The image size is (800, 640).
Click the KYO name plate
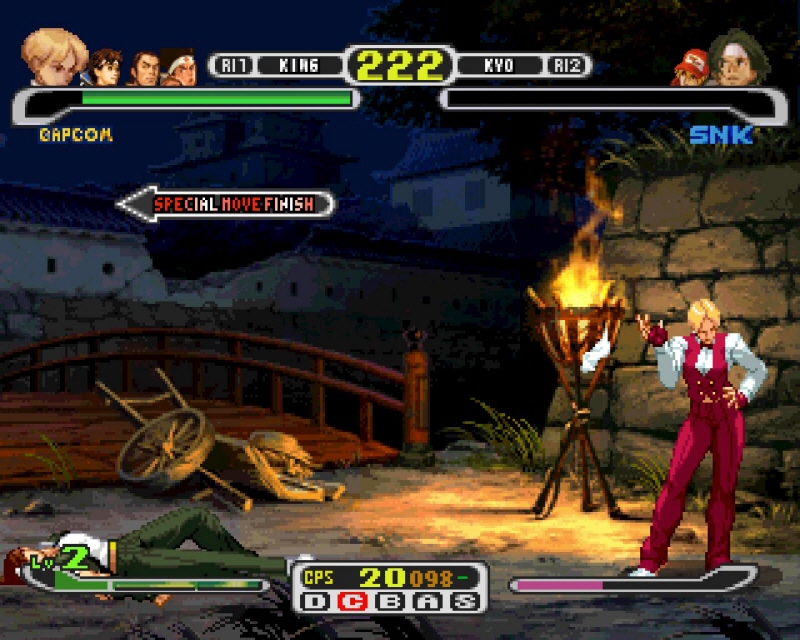click(498, 66)
